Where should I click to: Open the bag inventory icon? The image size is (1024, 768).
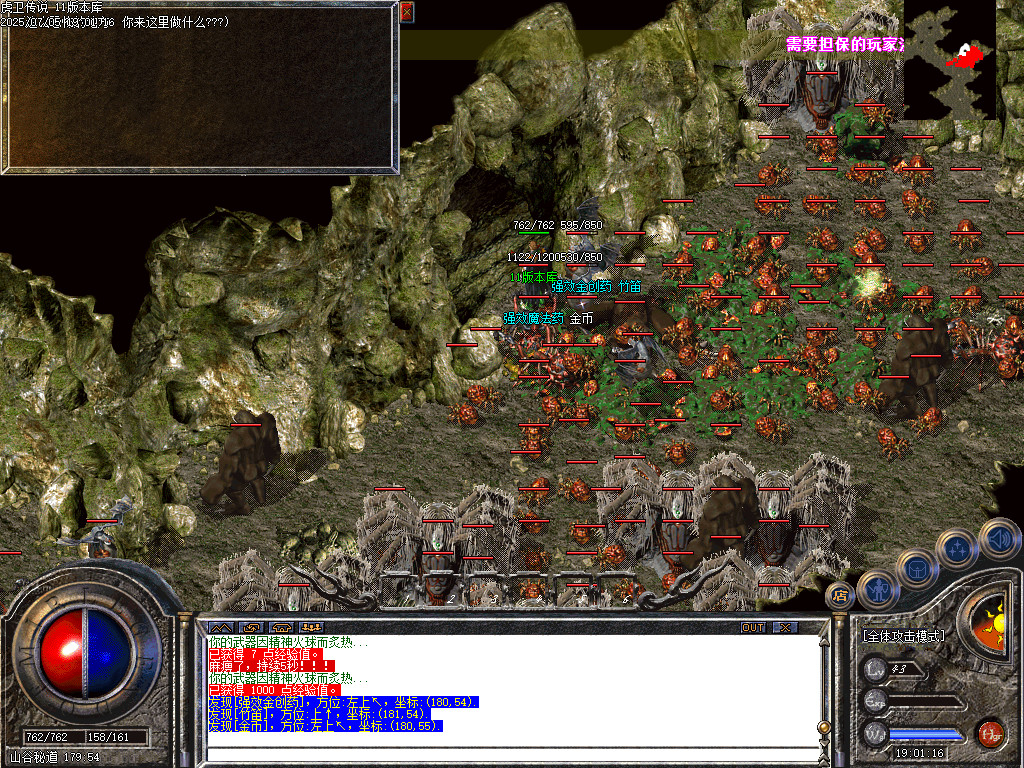coord(916,568)
